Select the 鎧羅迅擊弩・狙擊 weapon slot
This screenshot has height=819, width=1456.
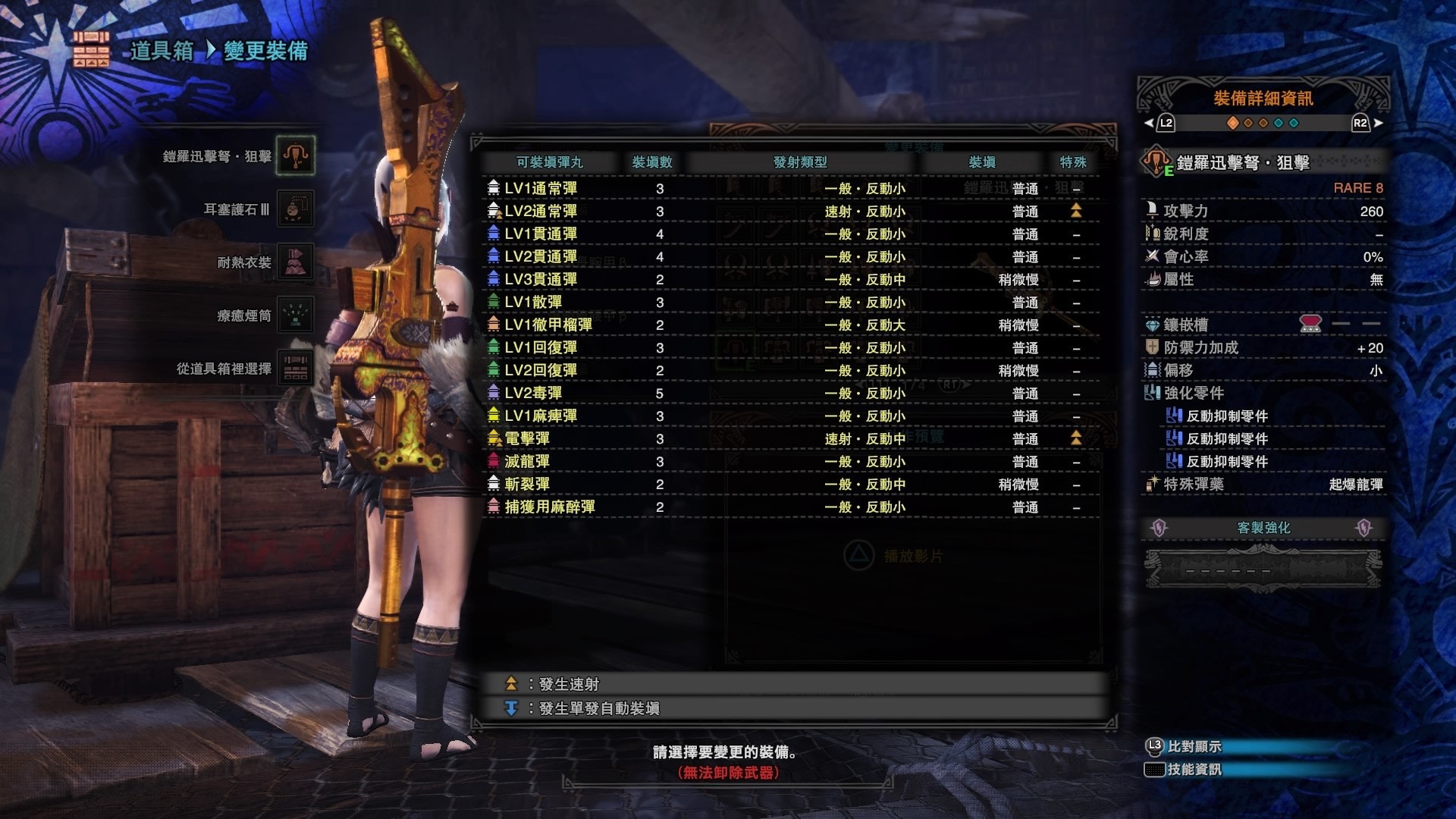click(295, 155)
